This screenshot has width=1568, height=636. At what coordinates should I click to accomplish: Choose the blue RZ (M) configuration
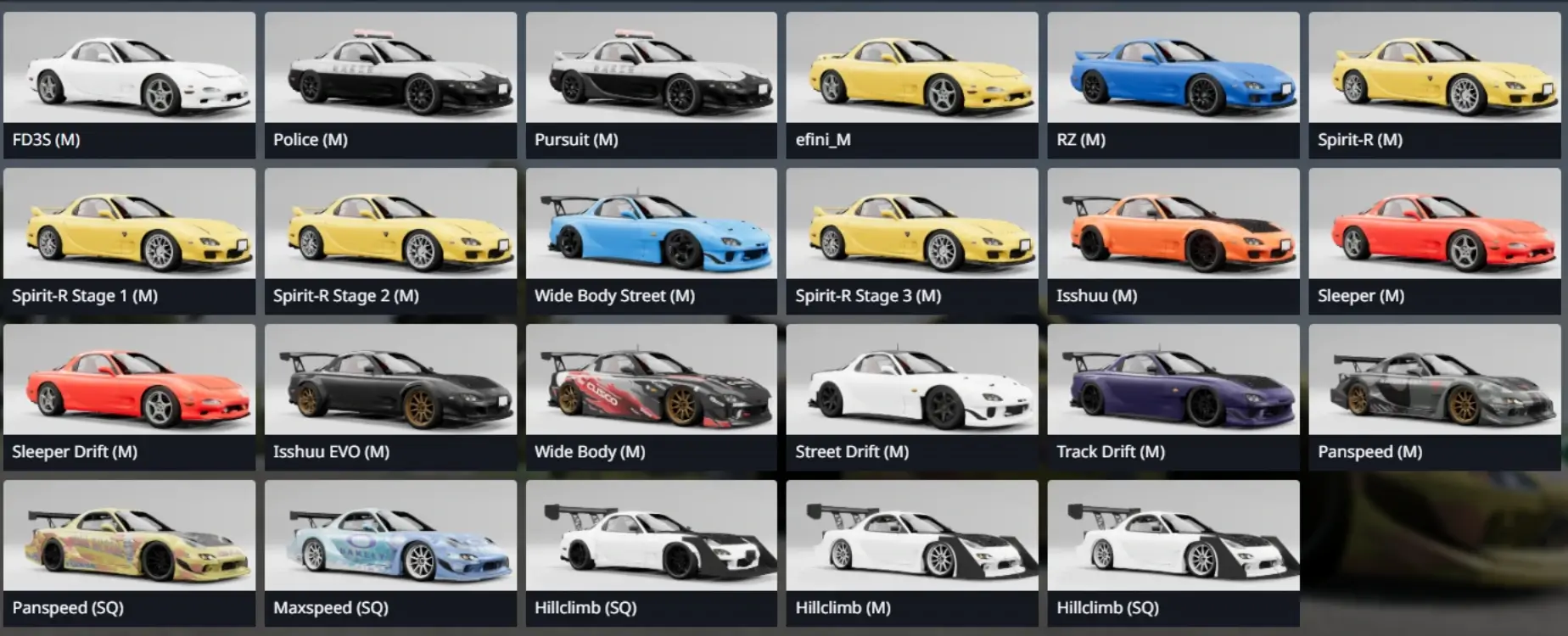coord(1173,85)
